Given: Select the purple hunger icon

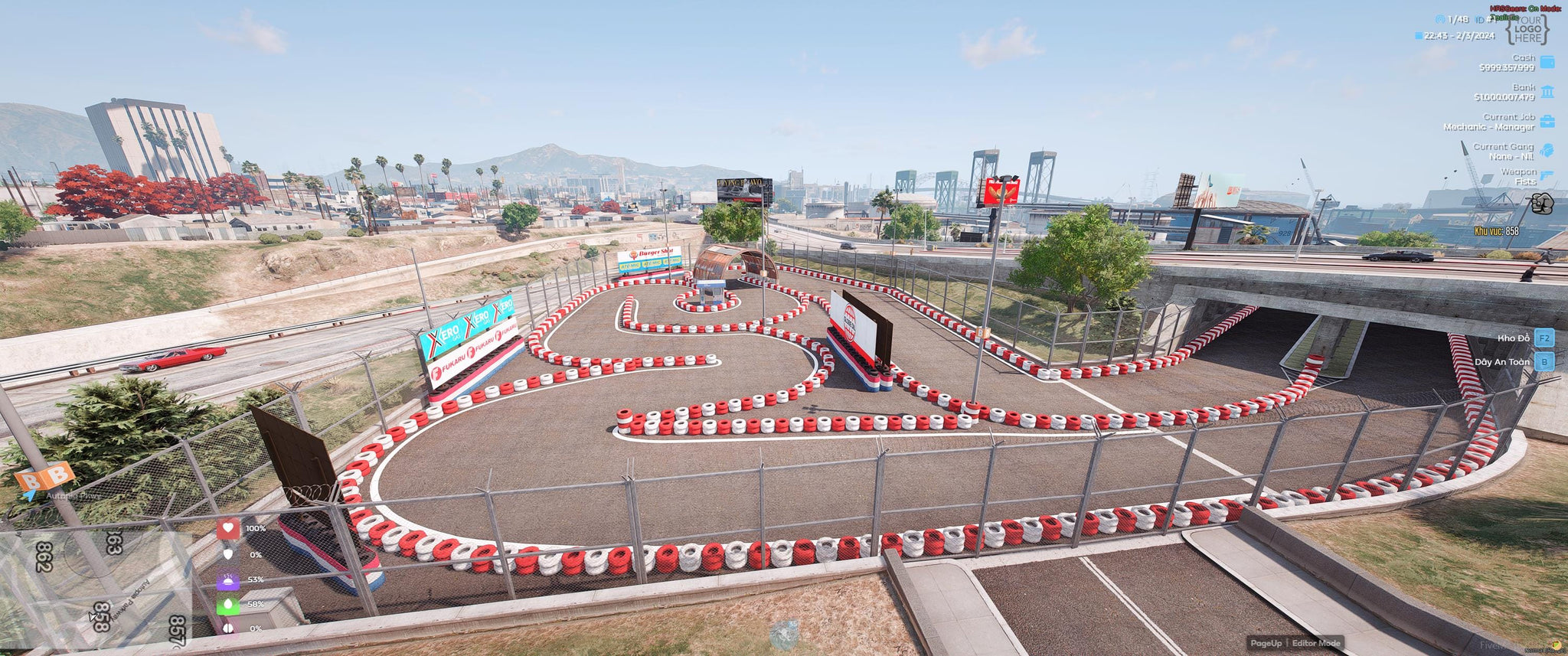Looking at the screenshot, I should click(x=228, y=579).
